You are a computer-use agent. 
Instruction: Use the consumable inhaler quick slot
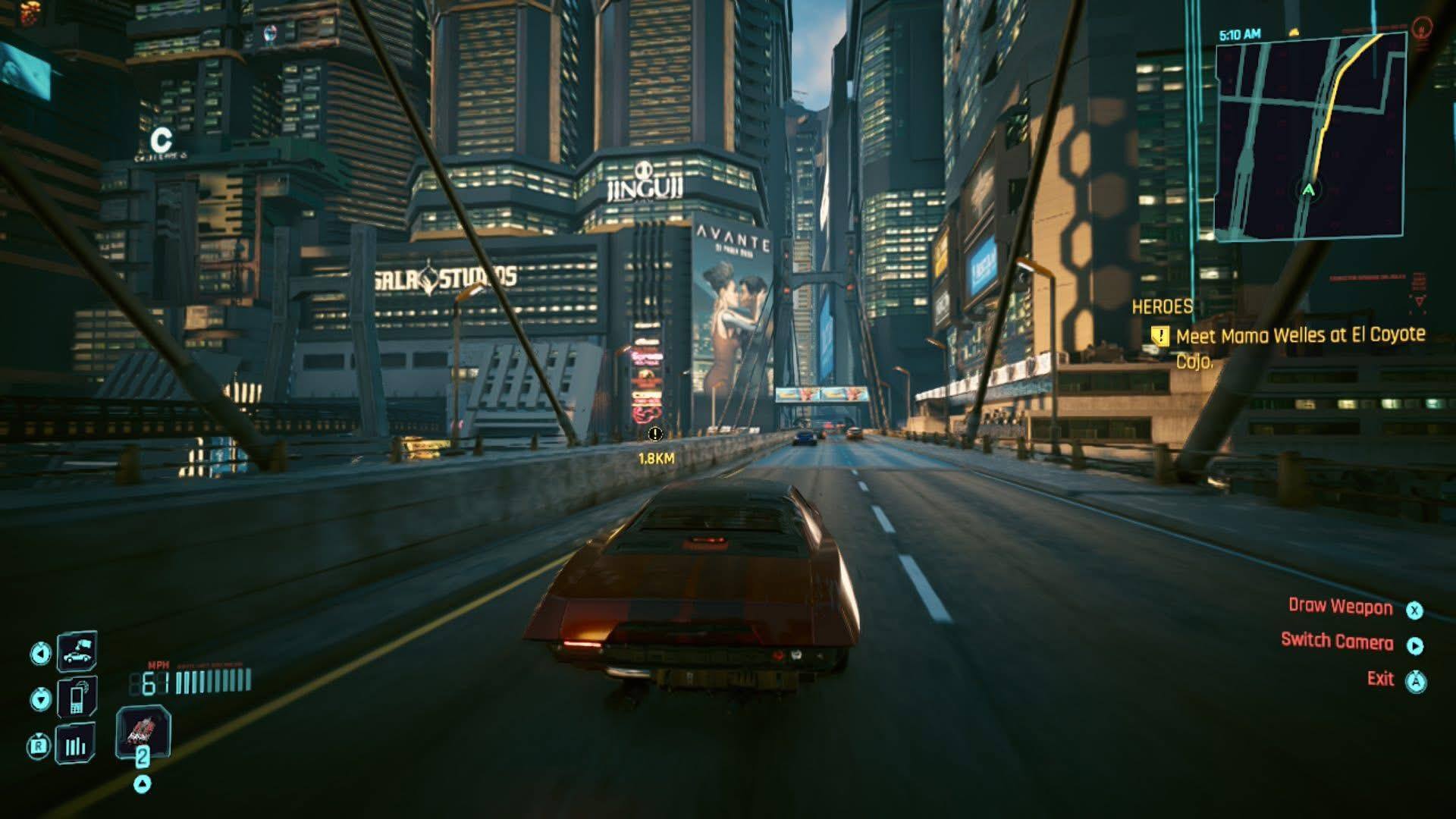coord(143,733)
